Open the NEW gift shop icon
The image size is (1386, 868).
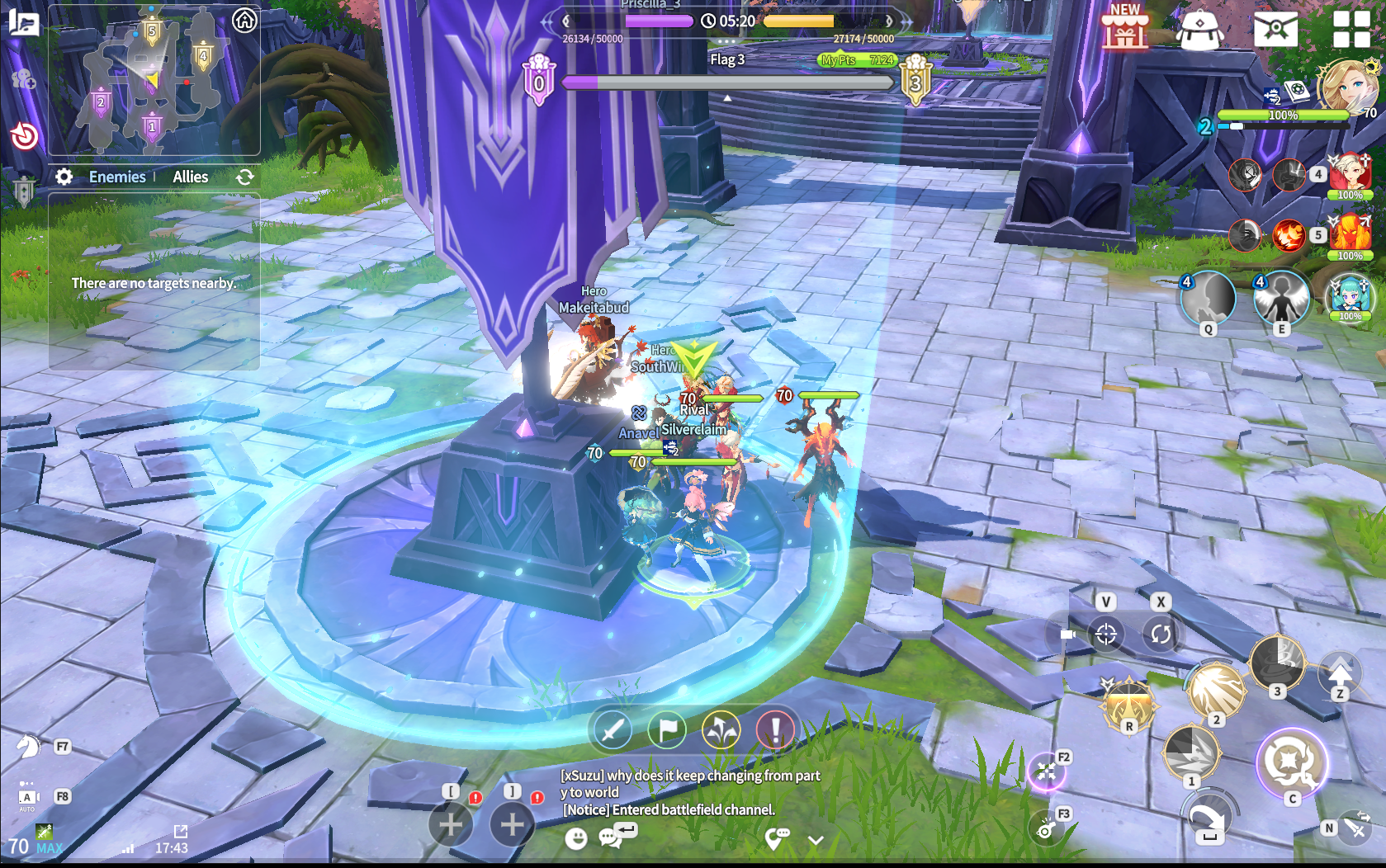[1124, 26]
